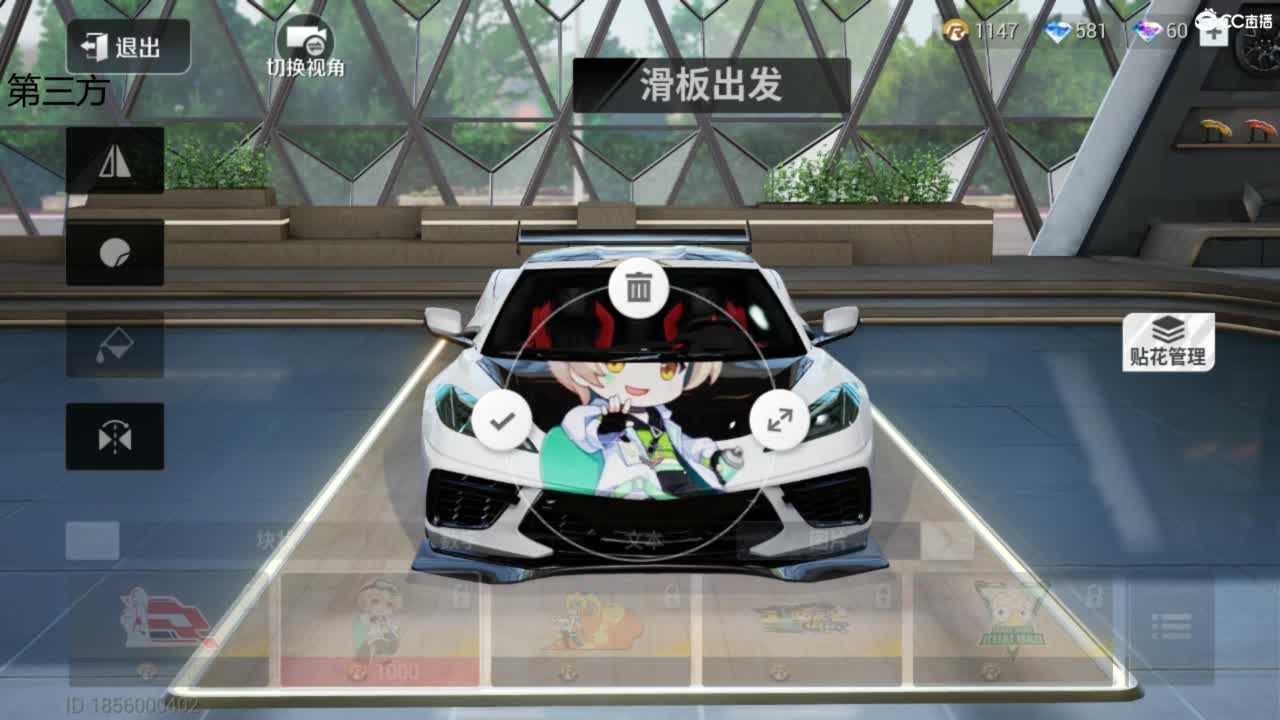Enable the mirror symmetry tool

click(114, 434)
